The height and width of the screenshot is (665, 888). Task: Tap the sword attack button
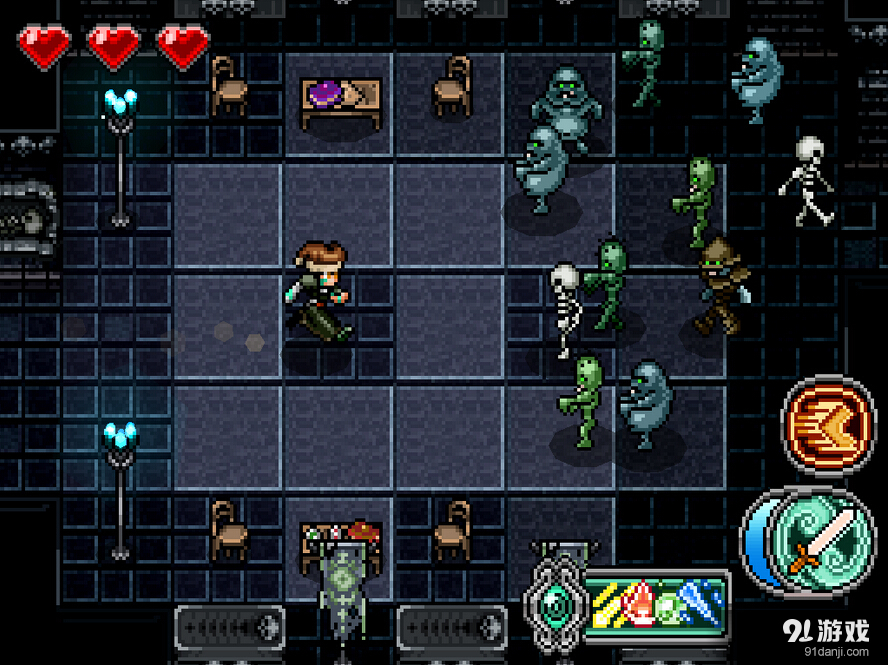pos(811,538)
